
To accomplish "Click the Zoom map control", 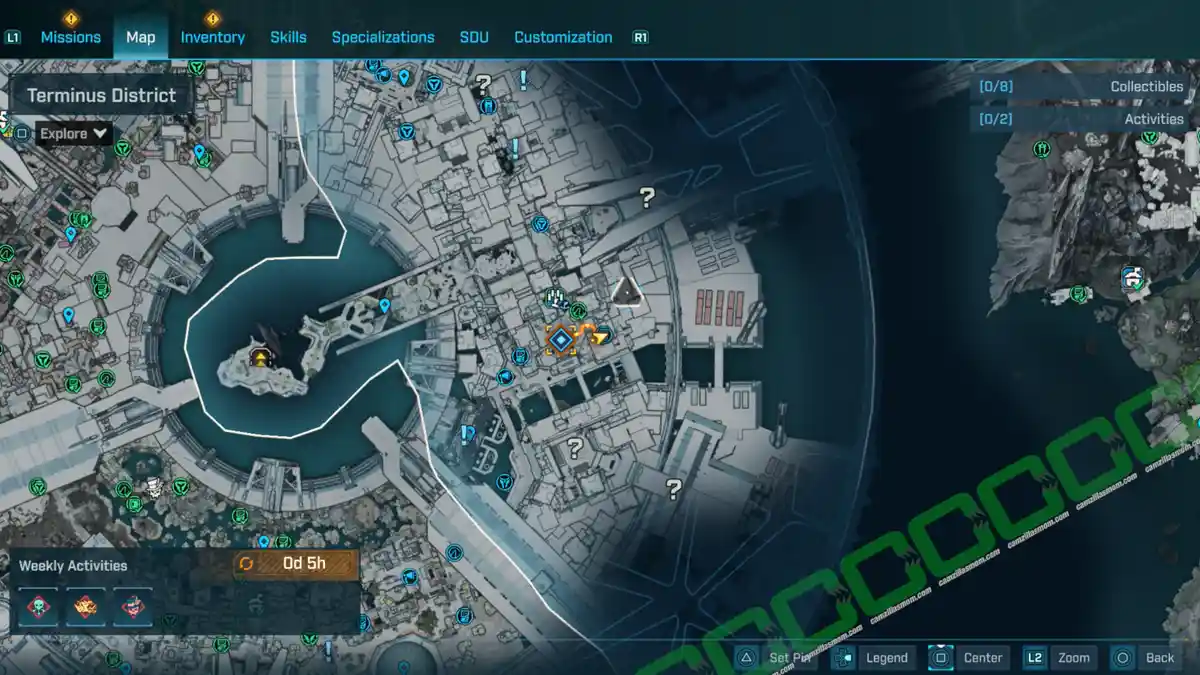I will click(x=1060, y=657).
